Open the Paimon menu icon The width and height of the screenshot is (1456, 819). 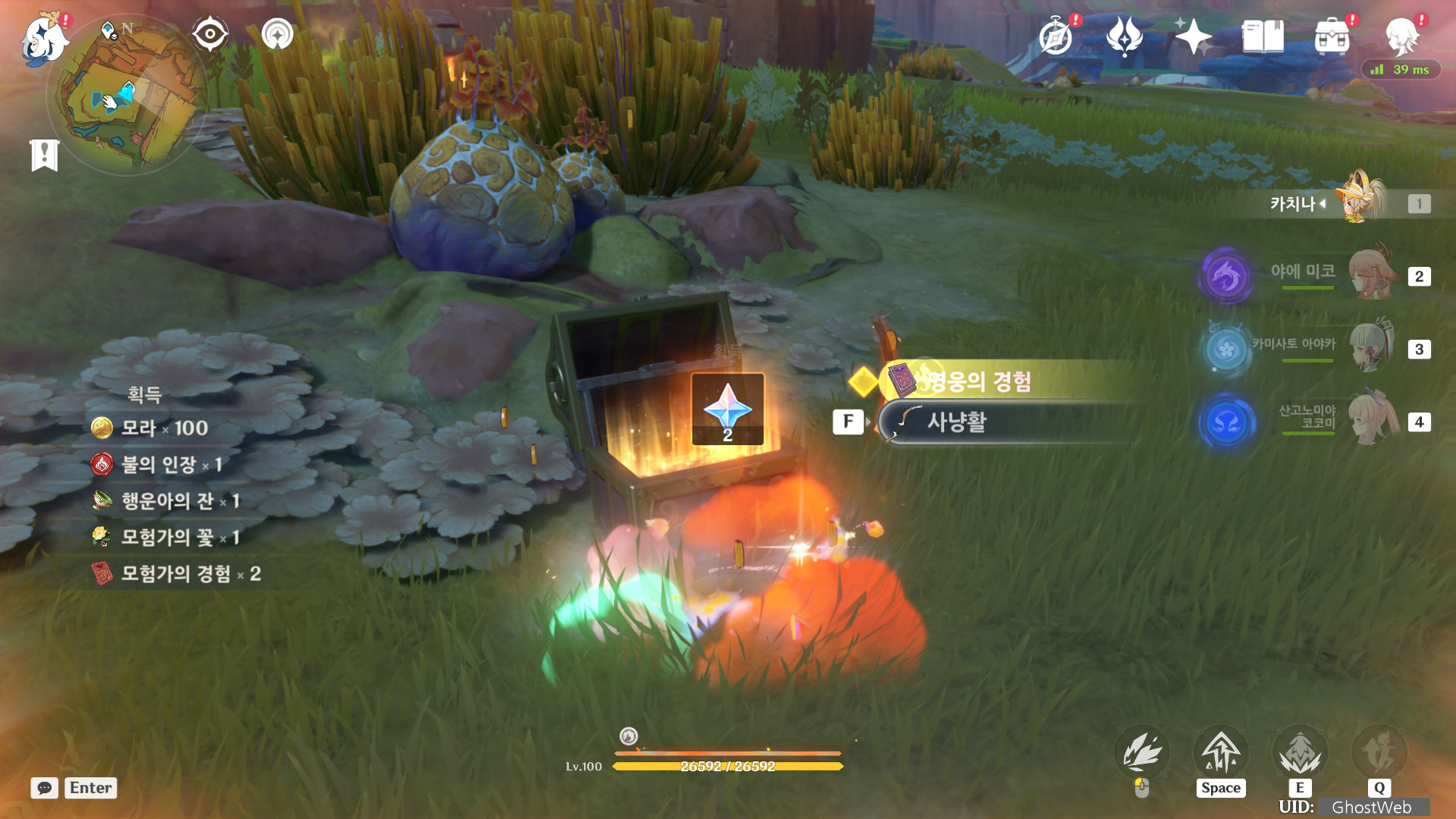[x=44, y=39]
